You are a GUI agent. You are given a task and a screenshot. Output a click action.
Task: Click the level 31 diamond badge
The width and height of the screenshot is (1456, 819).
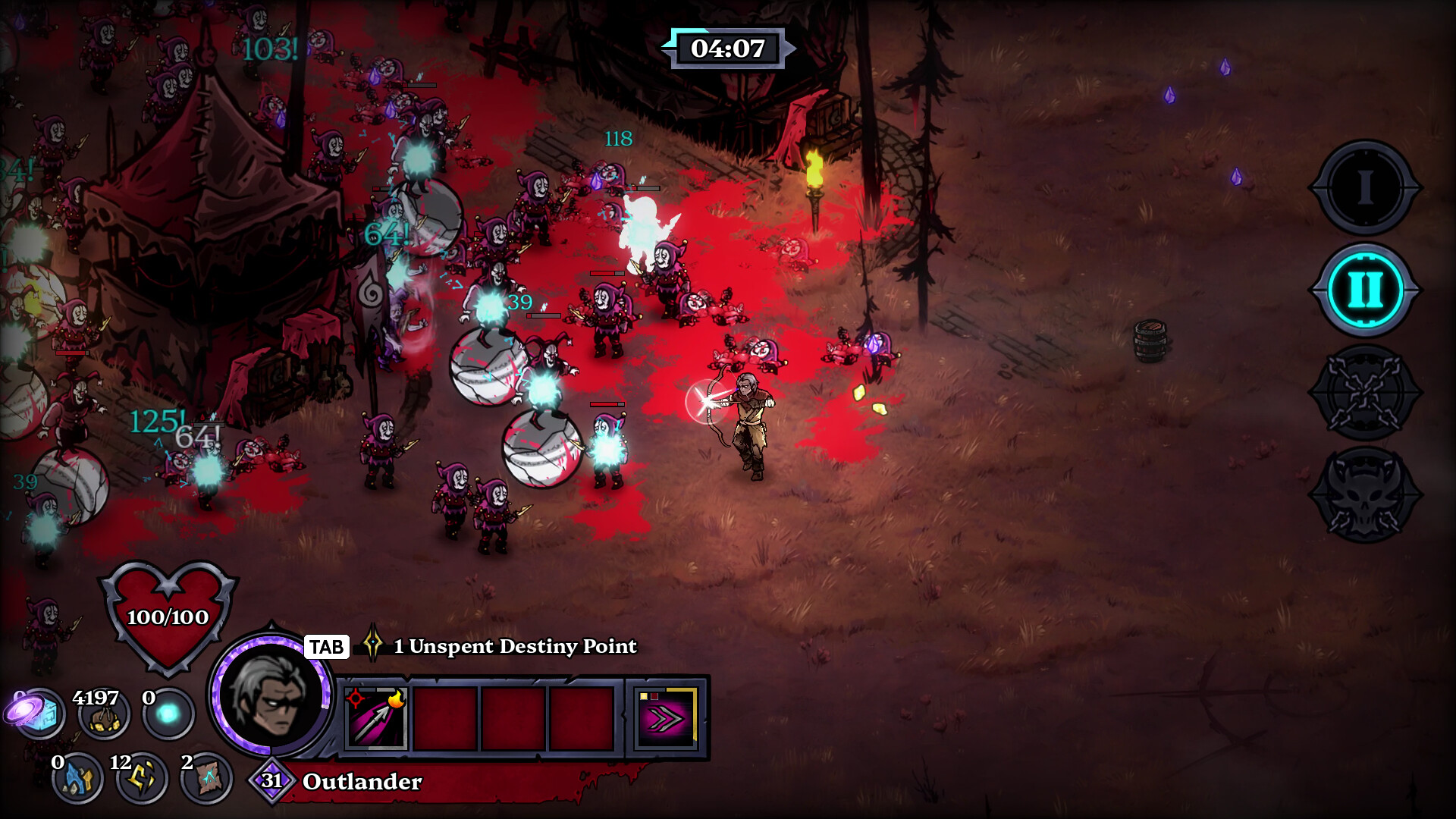pyautogui.click(x=271, y=780)
